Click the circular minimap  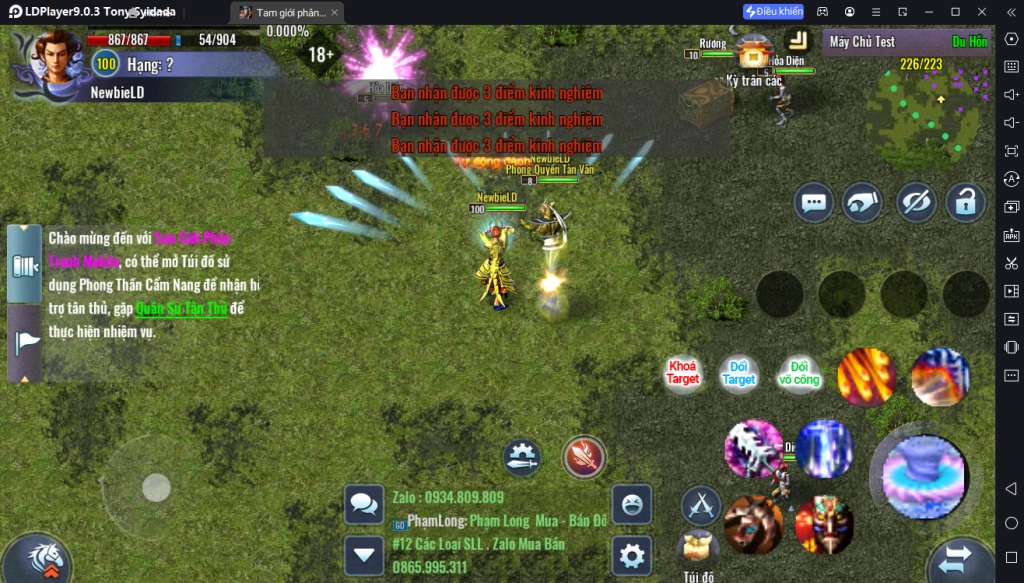(x=925, y=105)
